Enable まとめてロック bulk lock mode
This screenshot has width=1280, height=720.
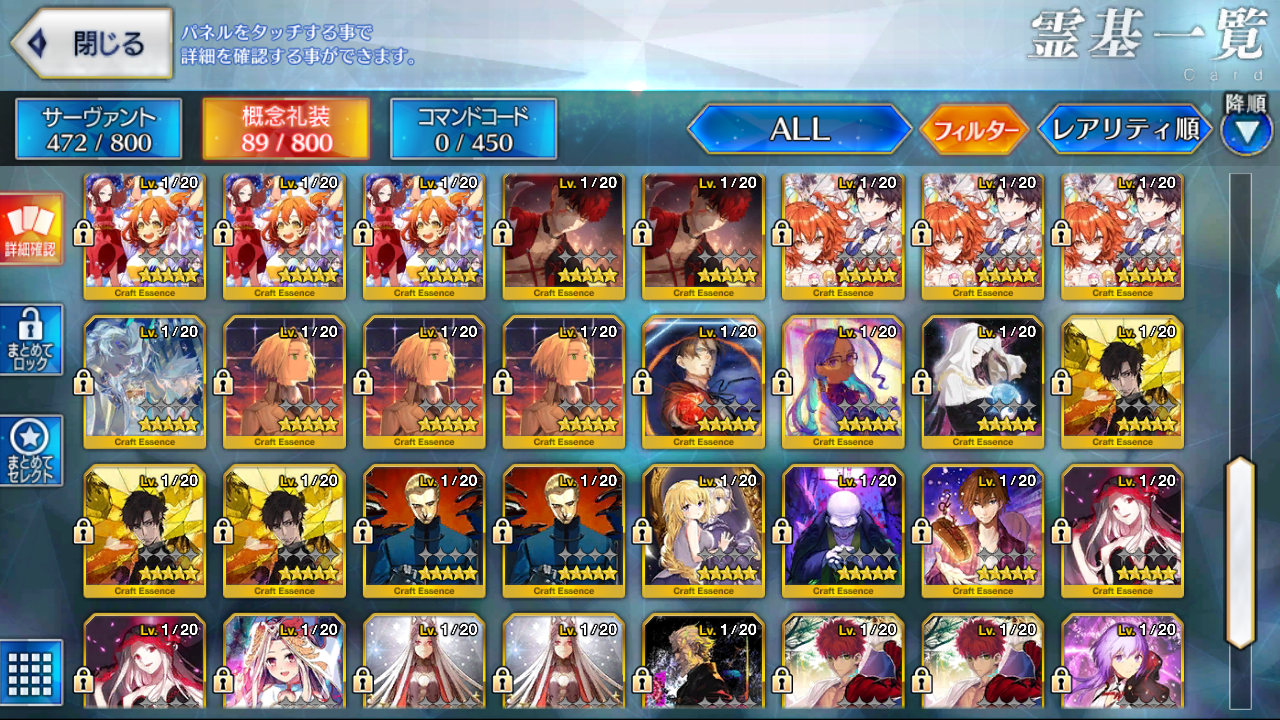point(31,340)
